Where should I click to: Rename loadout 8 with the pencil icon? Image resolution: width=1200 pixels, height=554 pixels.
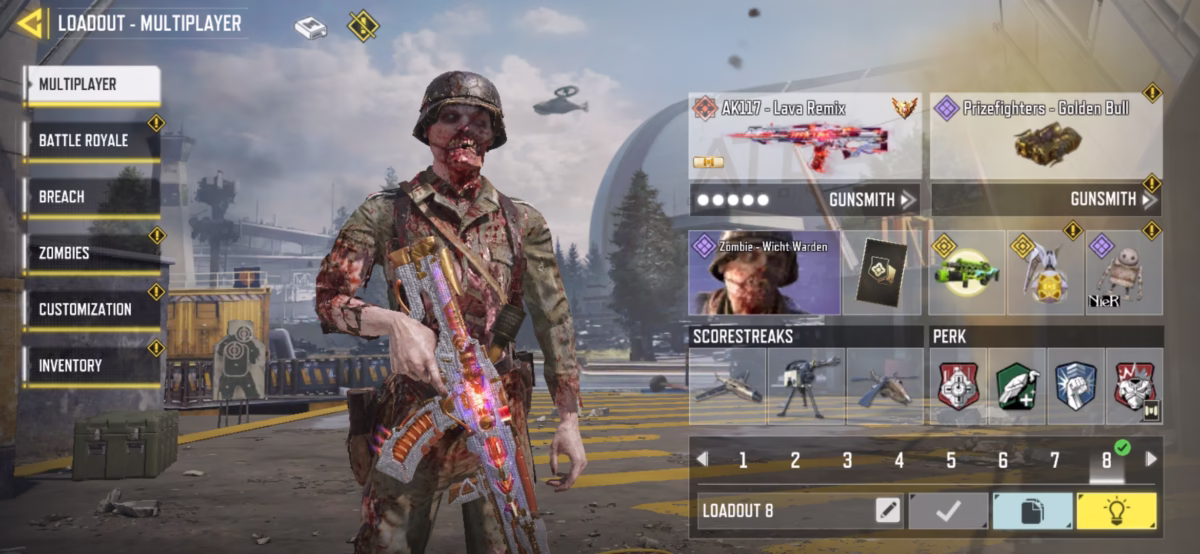887,510
